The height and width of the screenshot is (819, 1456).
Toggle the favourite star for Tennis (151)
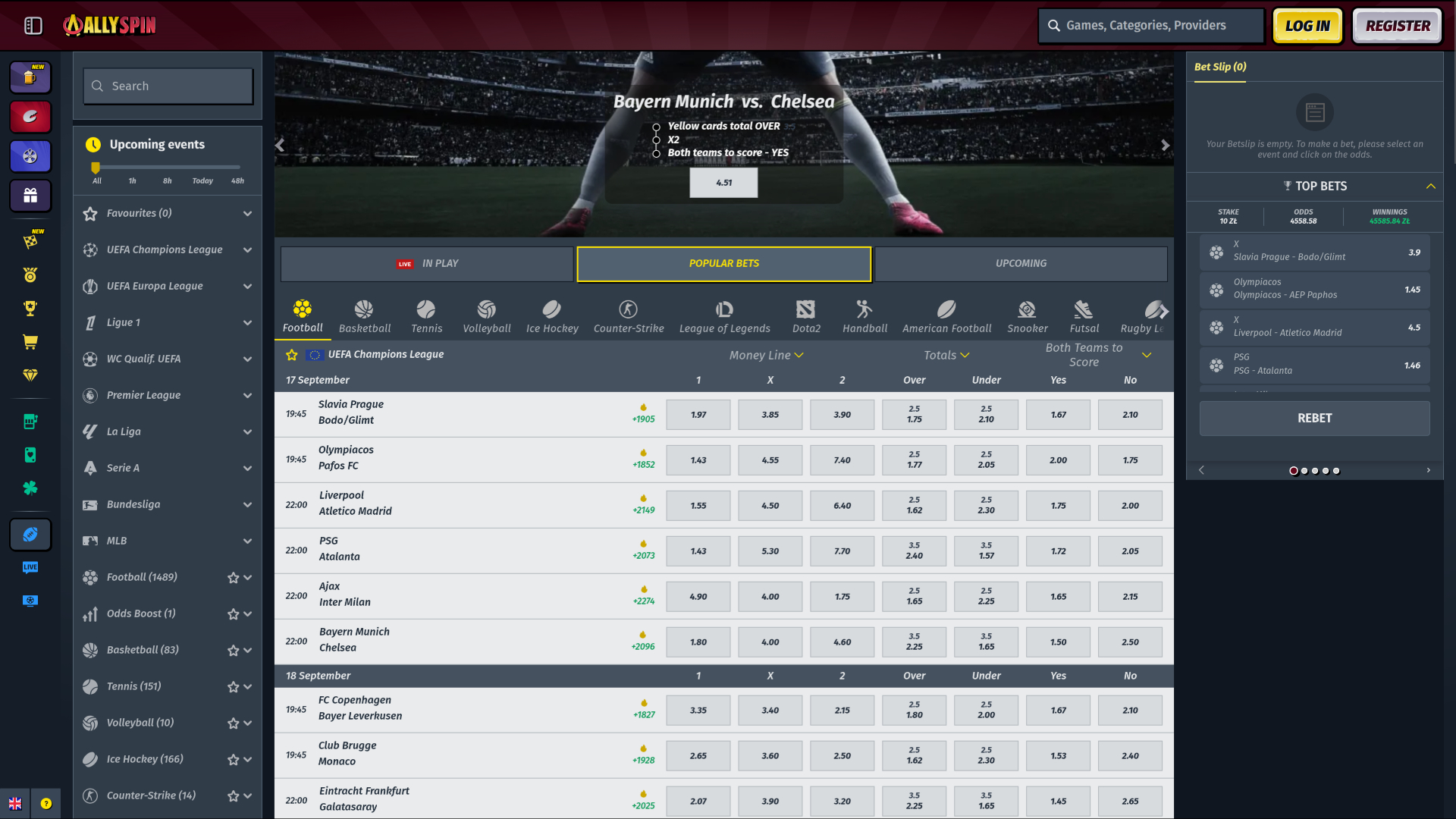(x=232, y=686)
